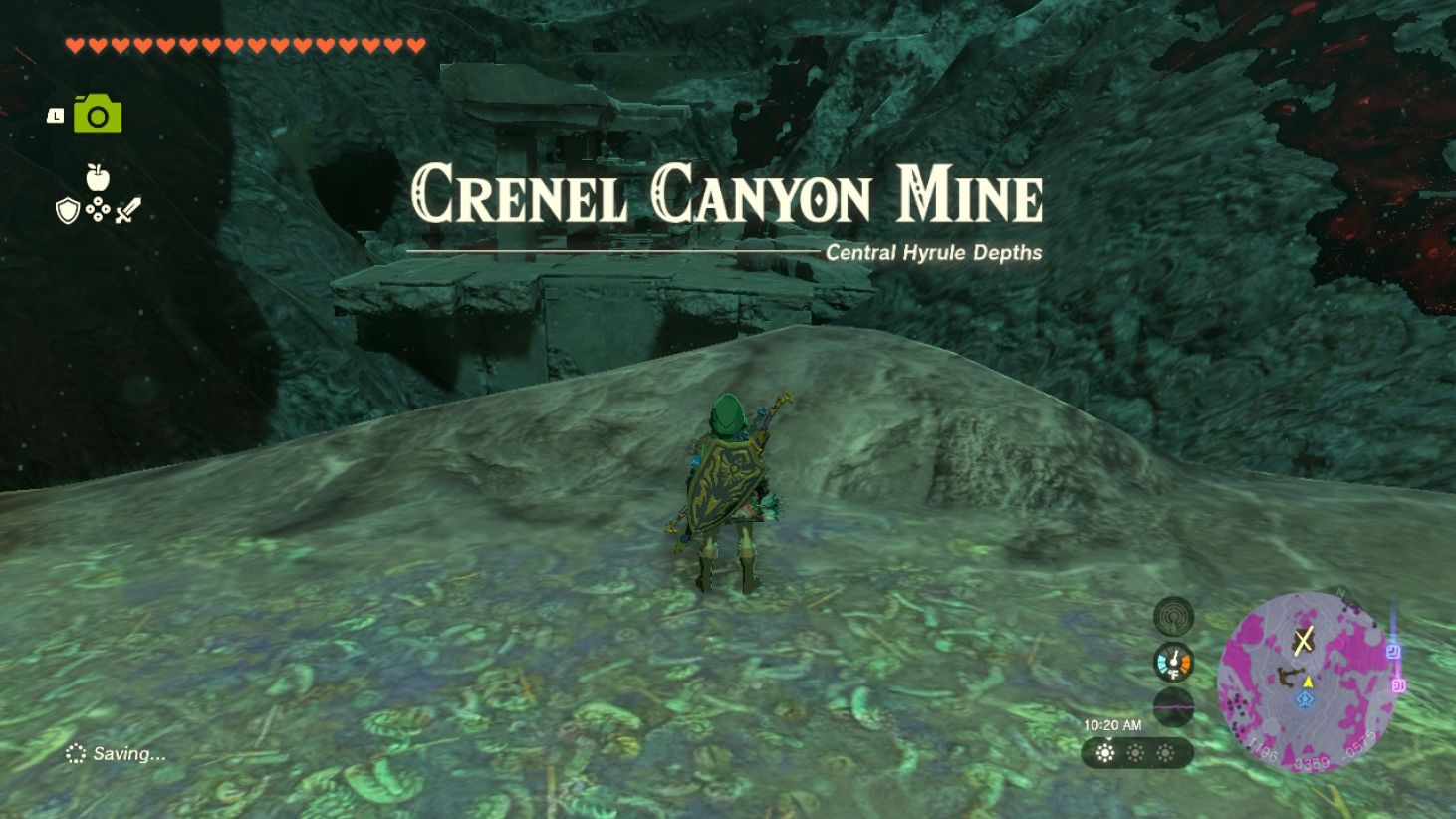Toggle the dimmest brightness level dot
The image size is (1456, 819).
(x=1166, y=752)
